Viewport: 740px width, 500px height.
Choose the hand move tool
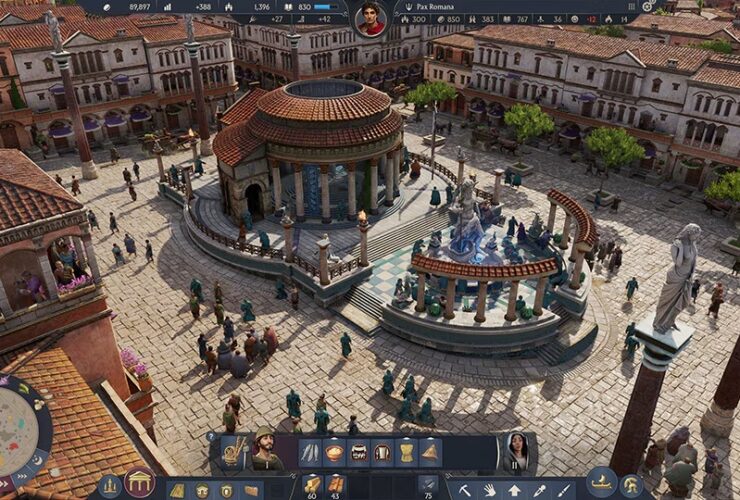490,490
